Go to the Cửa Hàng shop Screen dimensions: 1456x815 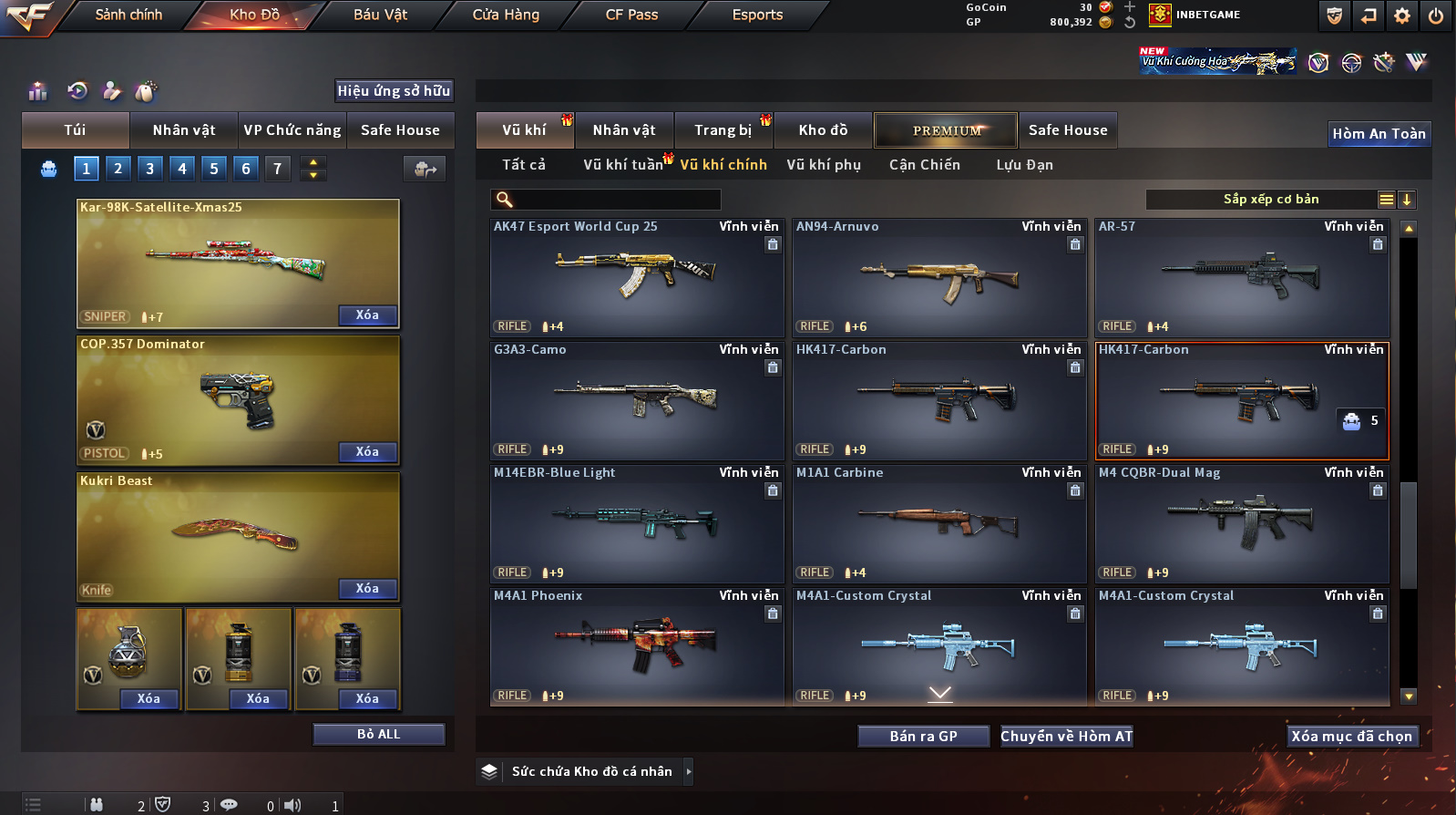coord(506,15)
